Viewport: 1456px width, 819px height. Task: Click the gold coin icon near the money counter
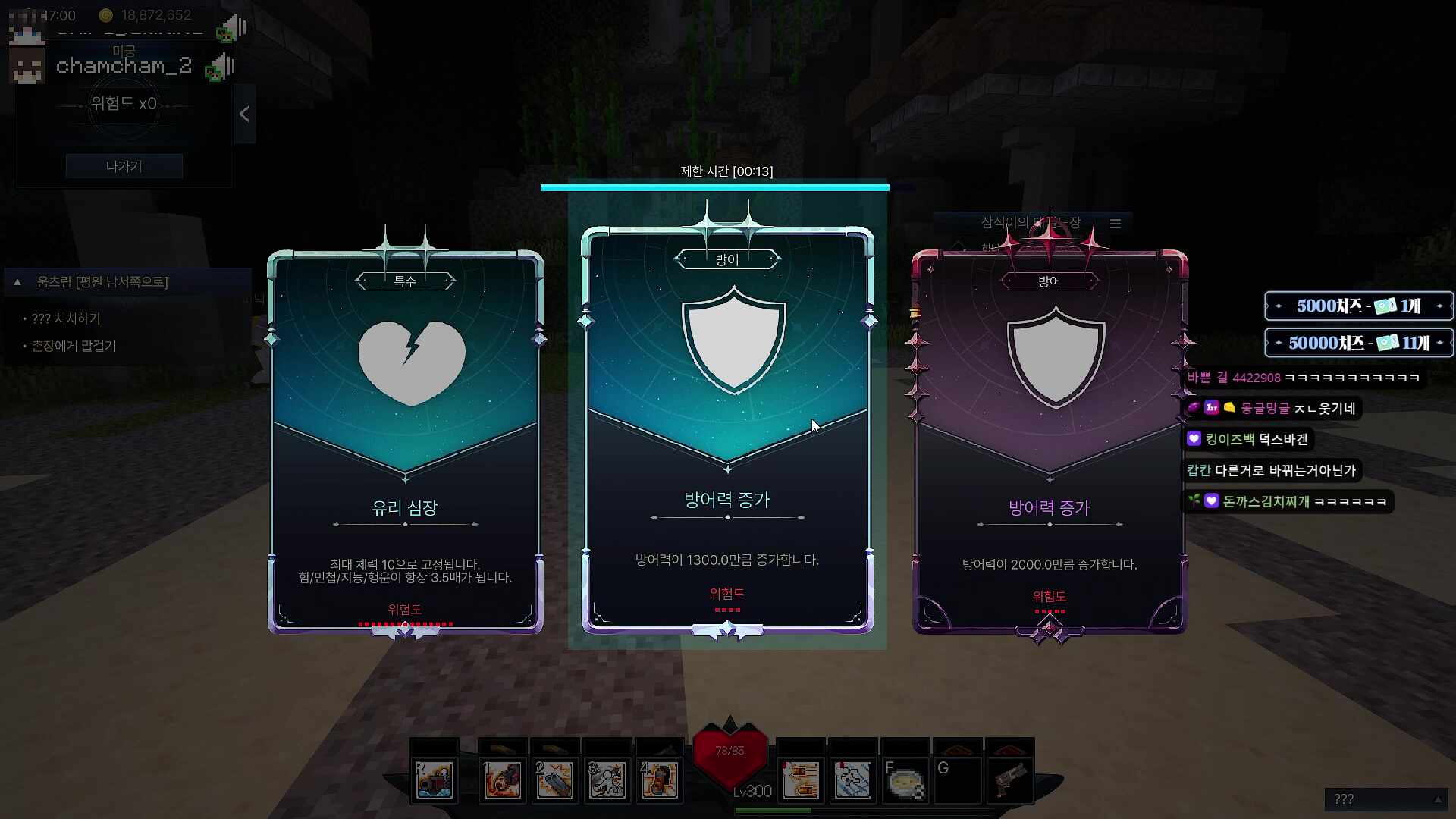(x=106, y=14)
